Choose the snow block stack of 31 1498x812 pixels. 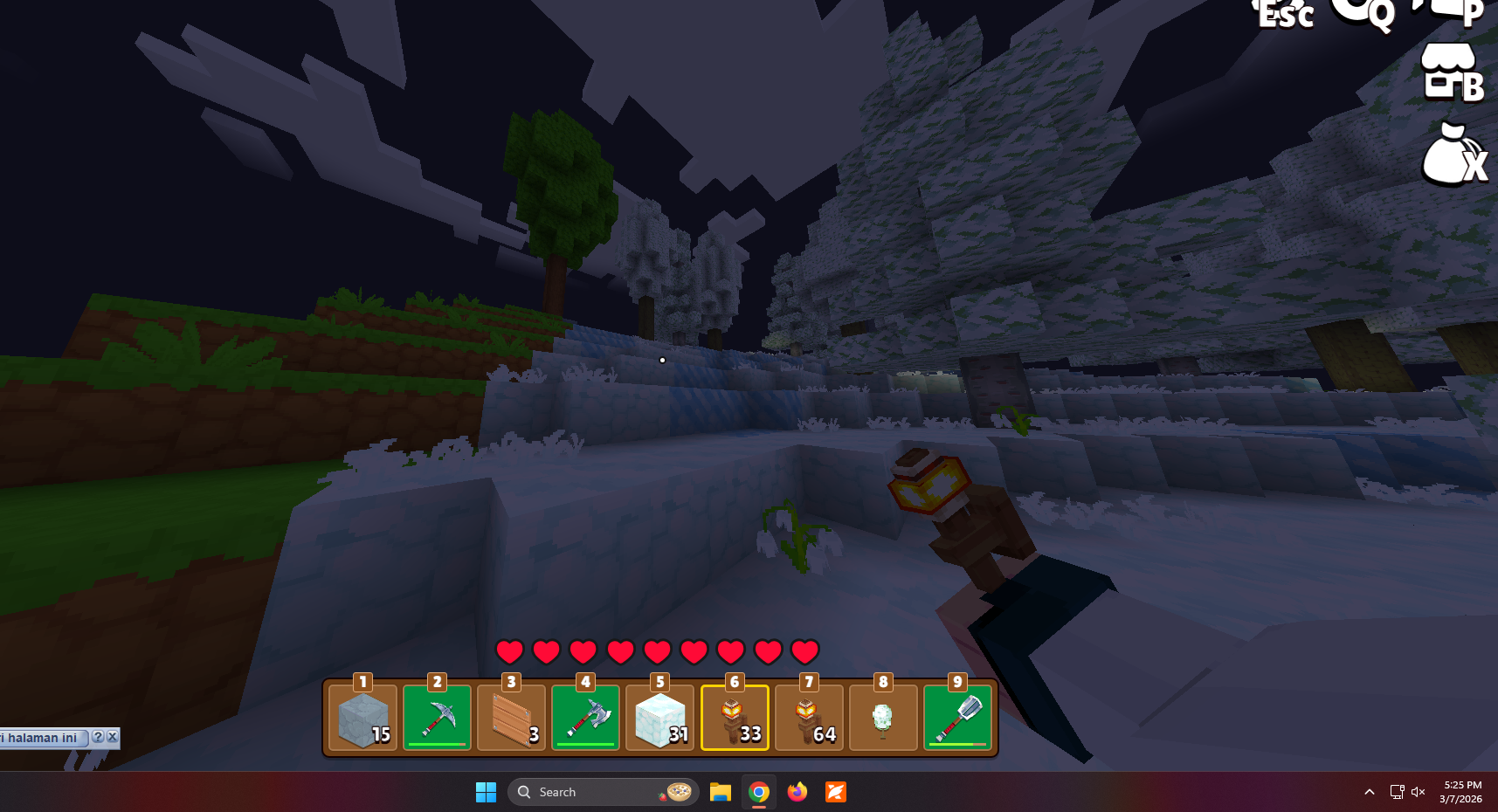tap(660, 718)
